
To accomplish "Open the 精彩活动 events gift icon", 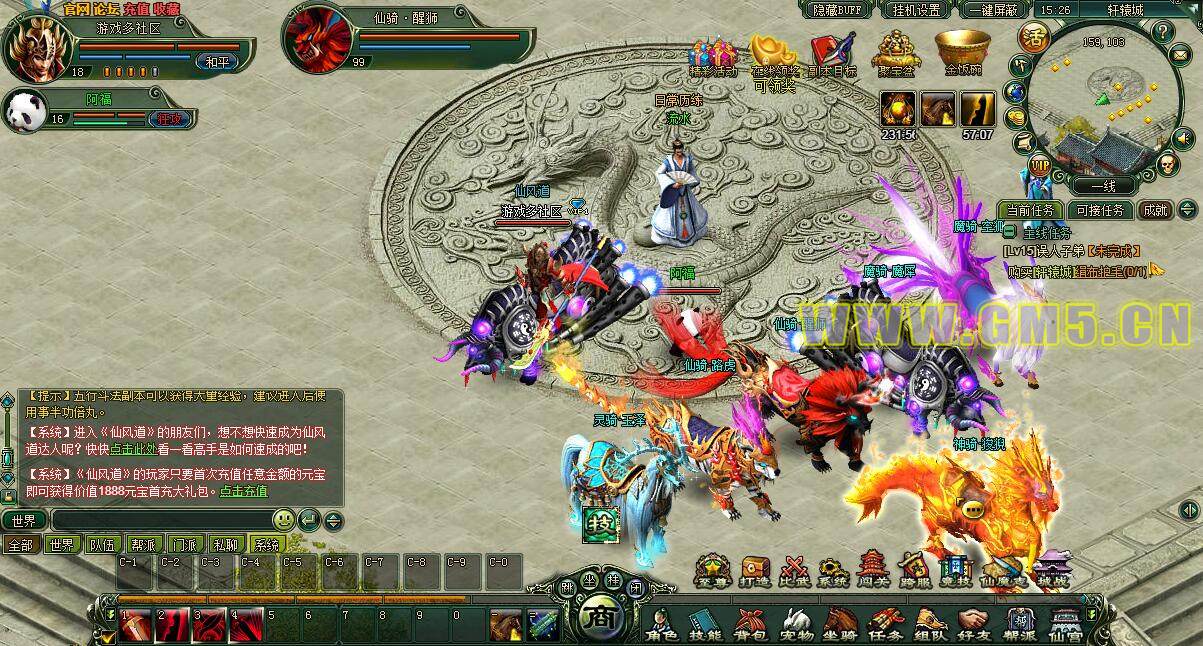I will click(713, 55).
